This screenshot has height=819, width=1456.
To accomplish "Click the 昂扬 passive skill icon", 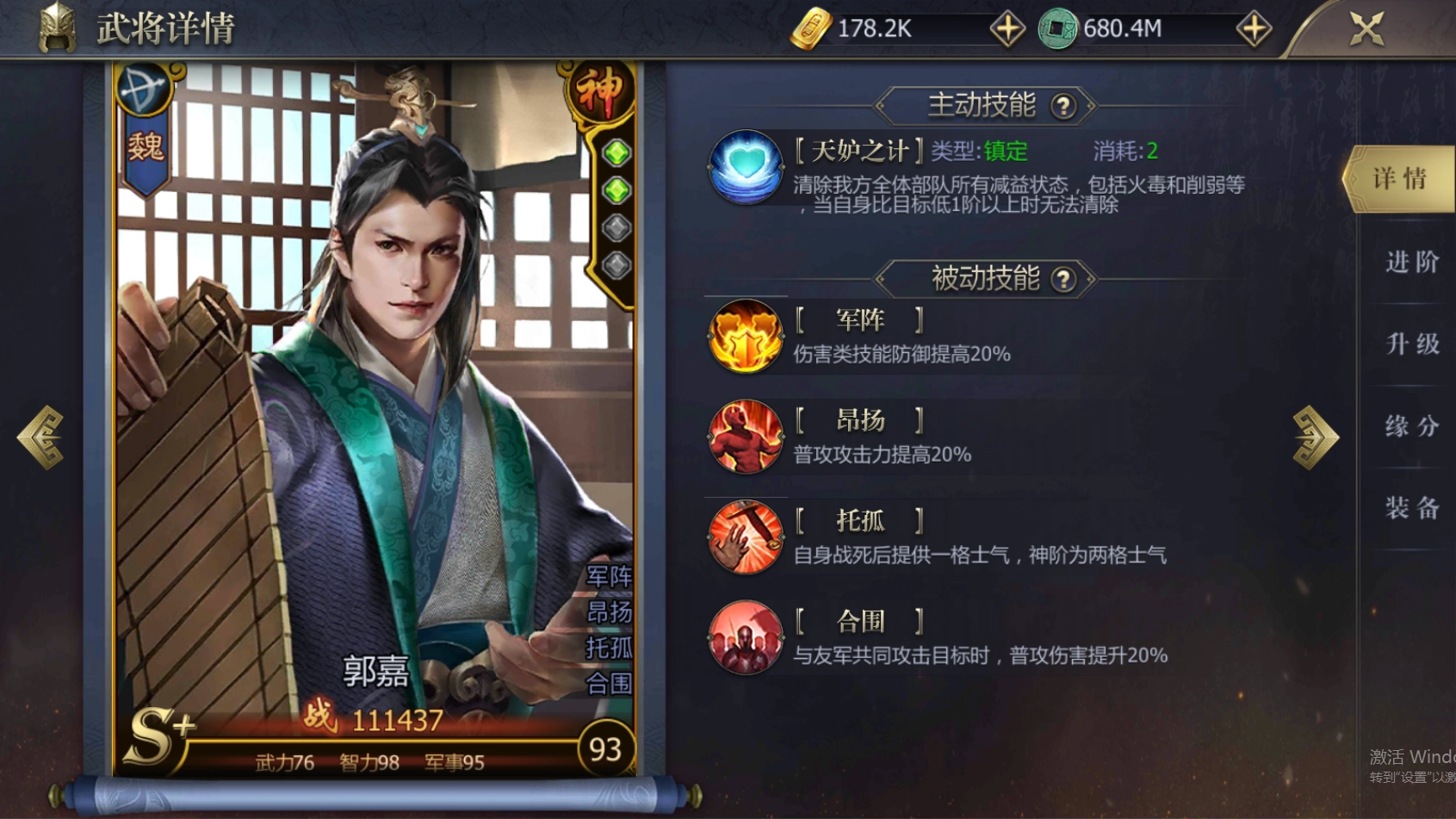I will 746,437.
